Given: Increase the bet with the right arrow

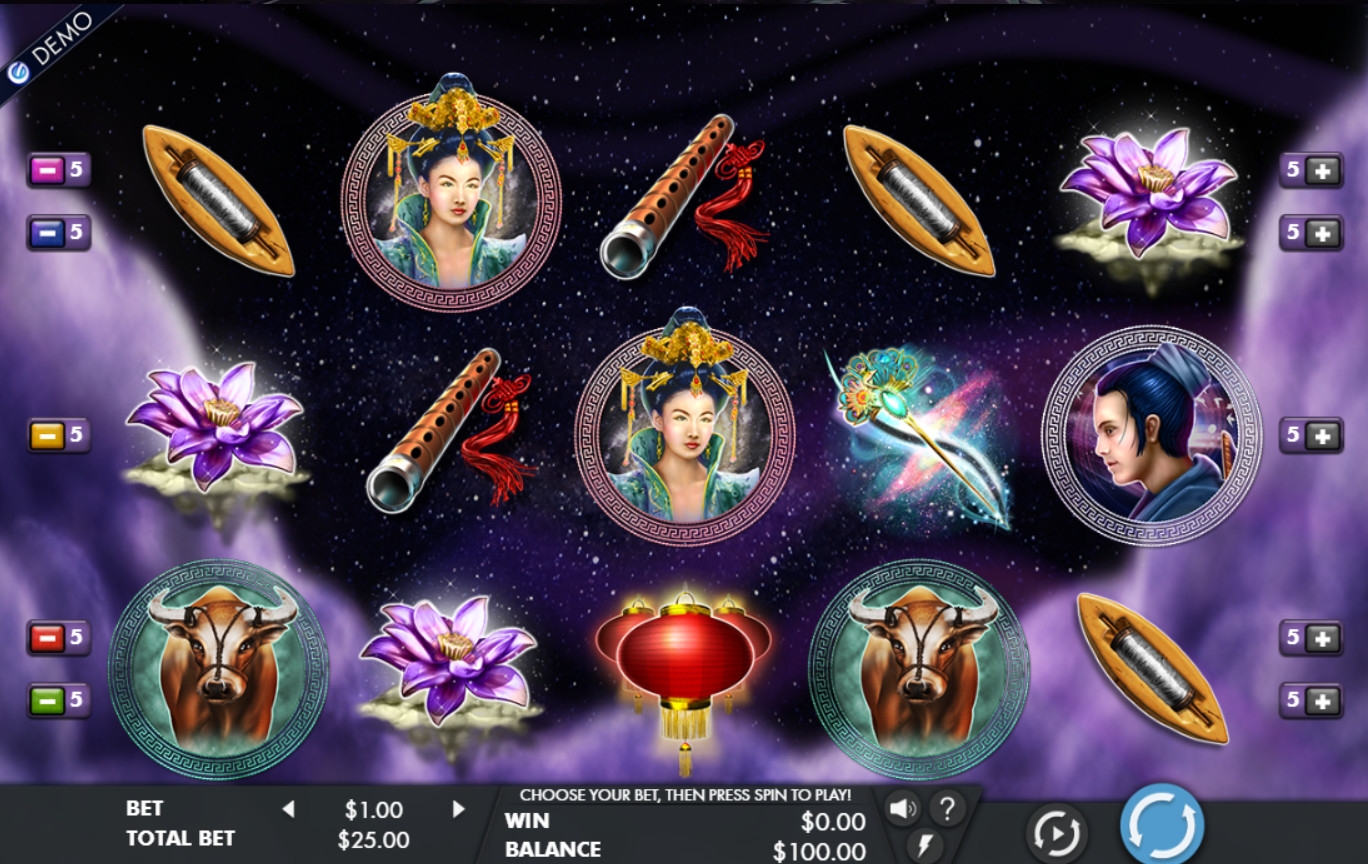Looking at the screenshot, I should pyautogui.click(x=459, y=809).
